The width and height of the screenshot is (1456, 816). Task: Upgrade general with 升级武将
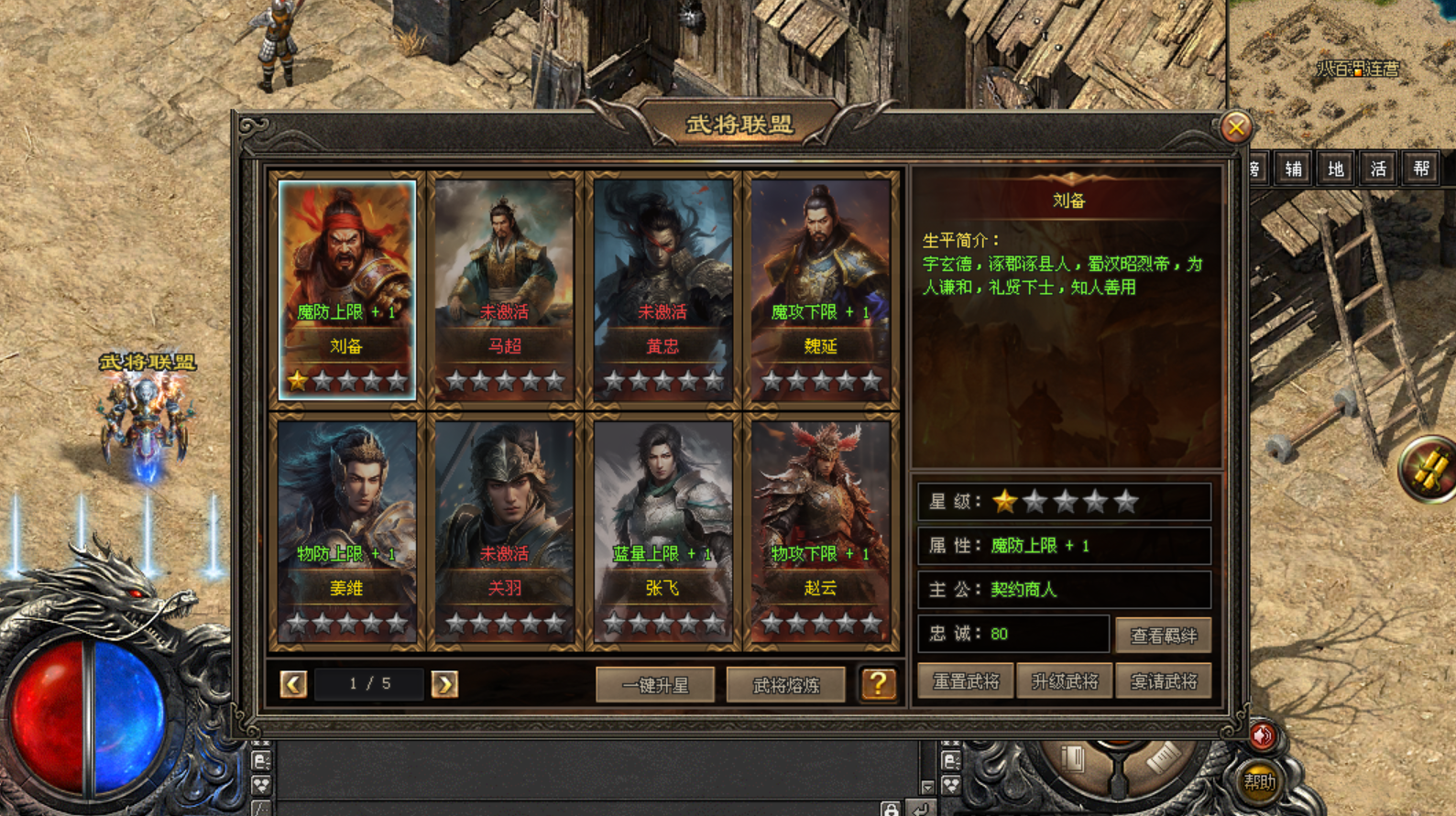pyautogui.click(x=1064, y=681)
